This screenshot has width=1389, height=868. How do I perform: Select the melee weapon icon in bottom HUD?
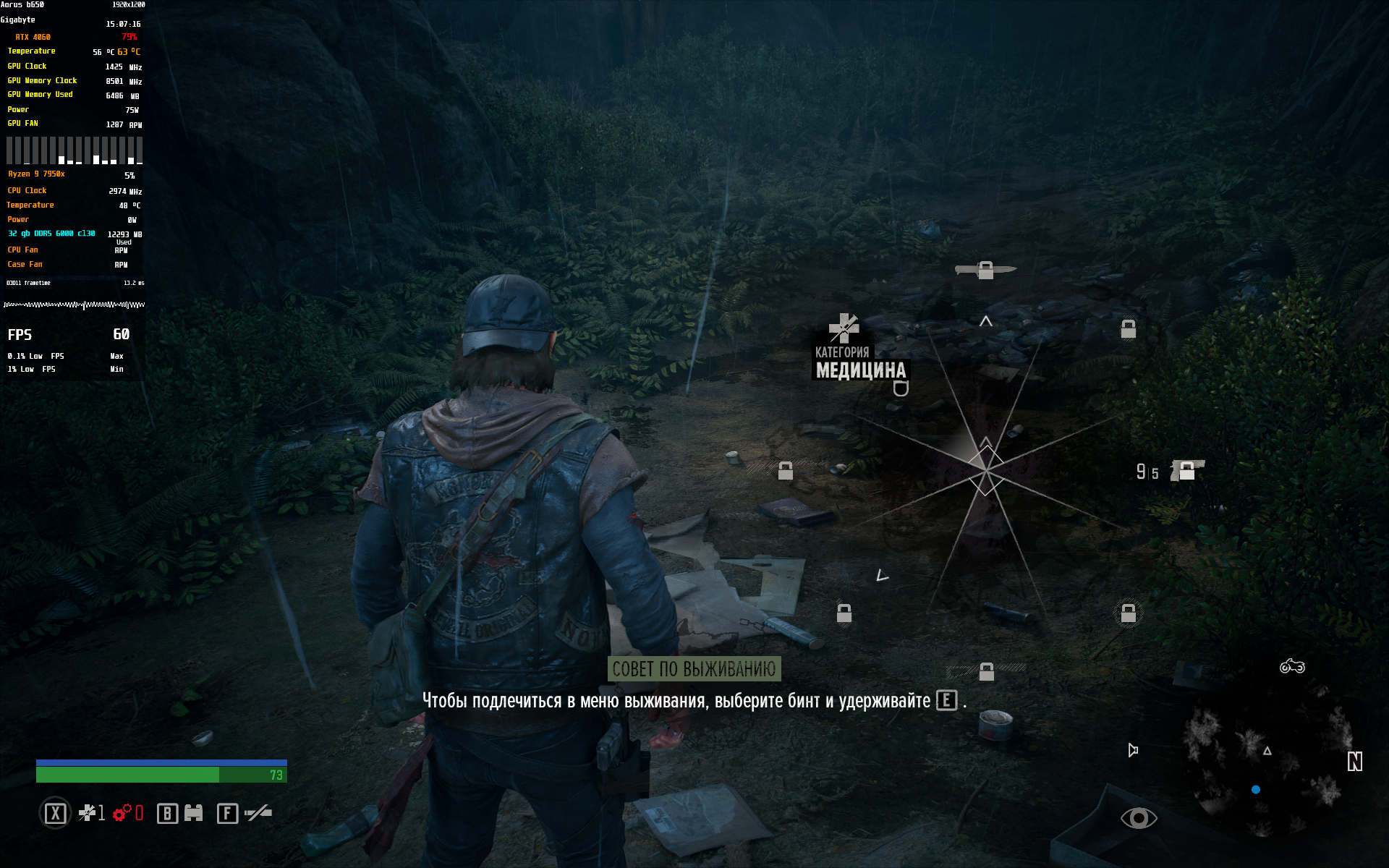tap(258, 813)
